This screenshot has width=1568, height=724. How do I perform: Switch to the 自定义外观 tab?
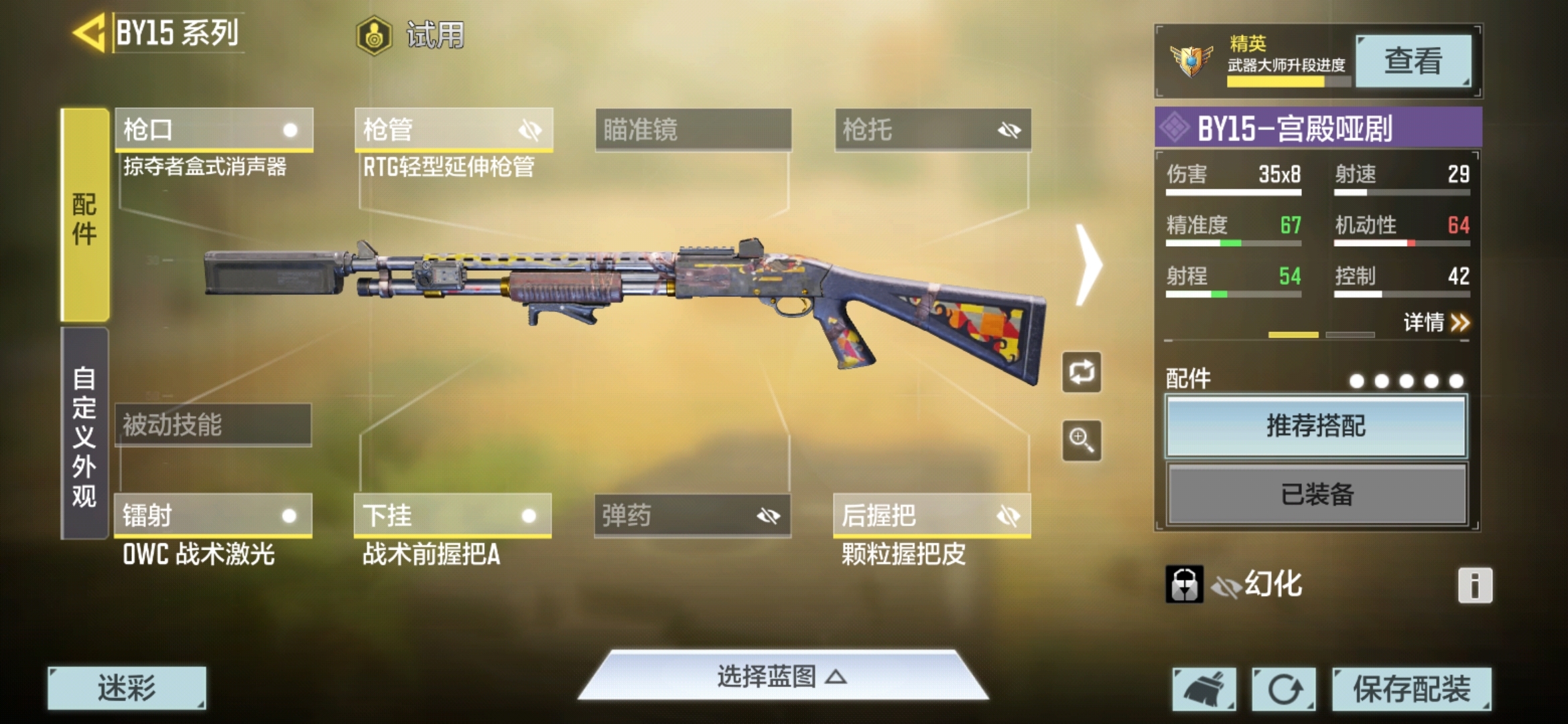[84, 434]
